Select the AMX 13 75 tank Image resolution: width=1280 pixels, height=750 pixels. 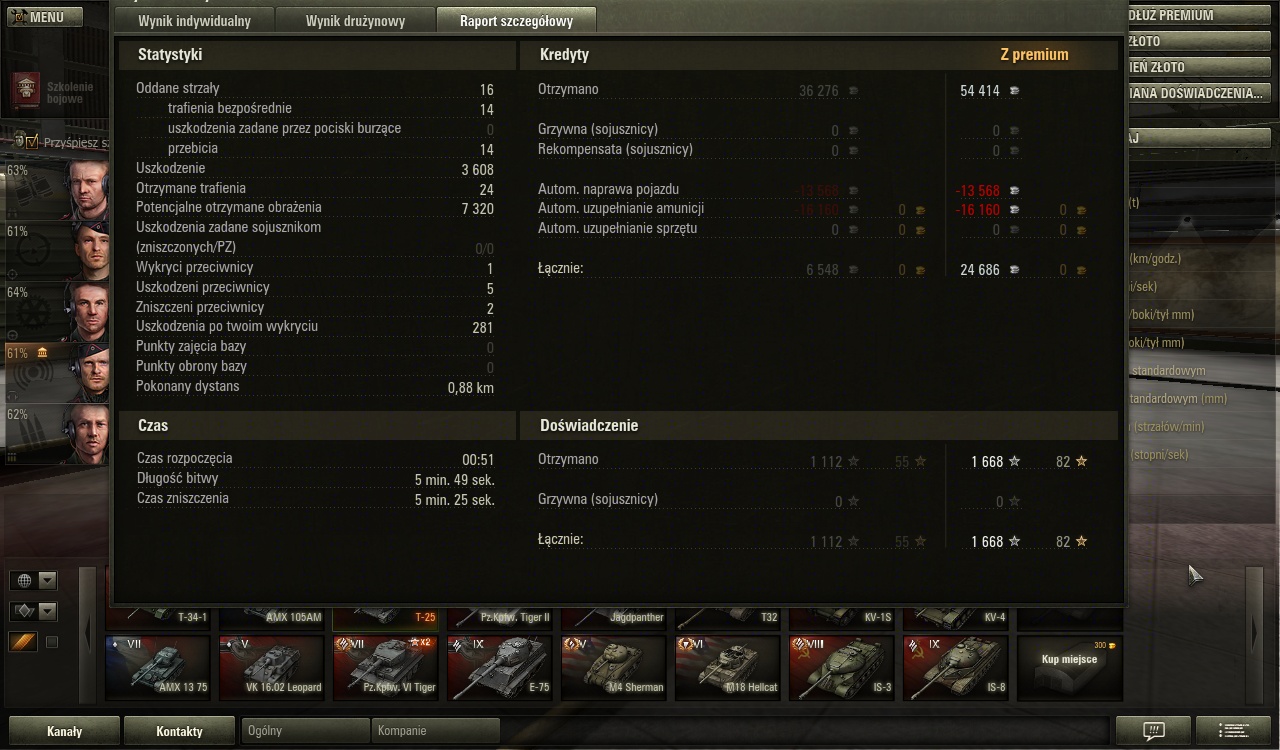[x=158, y=667]
